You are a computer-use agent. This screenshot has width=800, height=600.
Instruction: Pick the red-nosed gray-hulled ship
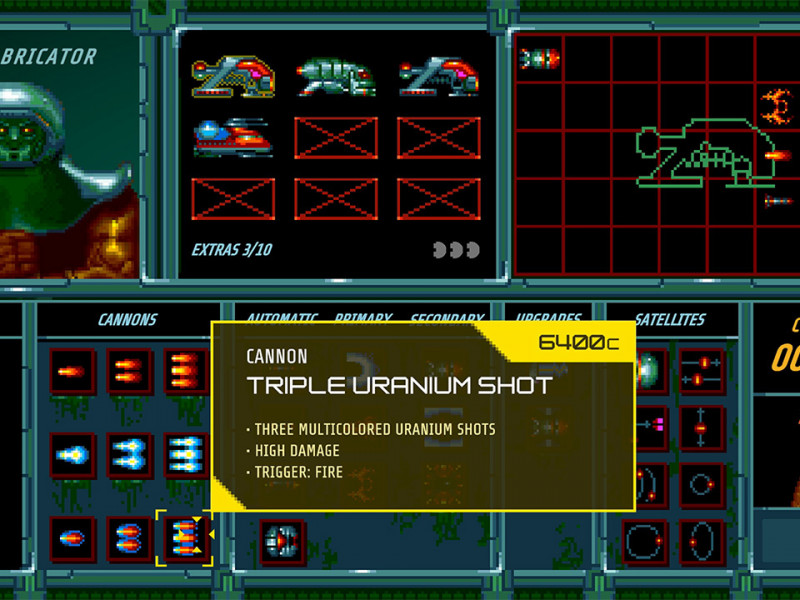pyautogui.click(x=437, y=74)
